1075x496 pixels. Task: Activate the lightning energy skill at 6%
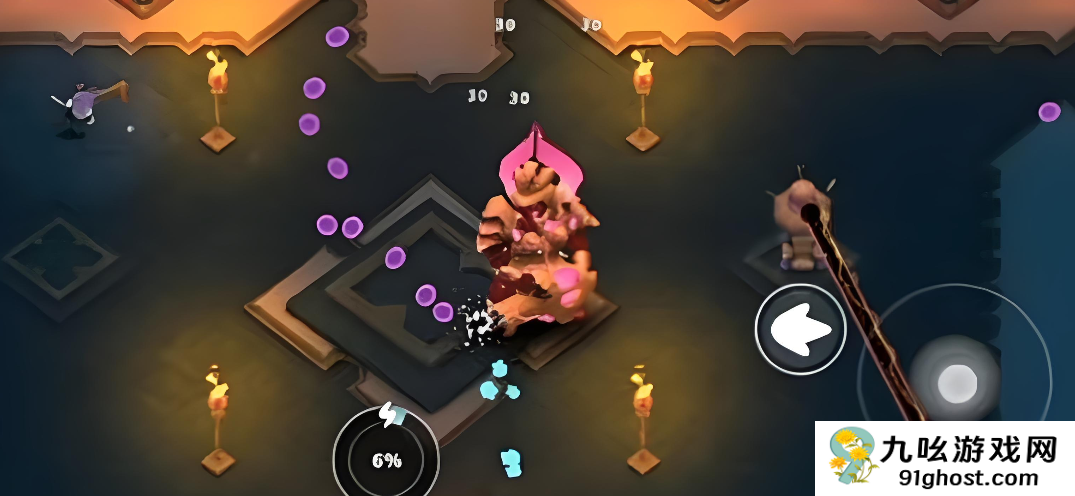tap(386, 458)
